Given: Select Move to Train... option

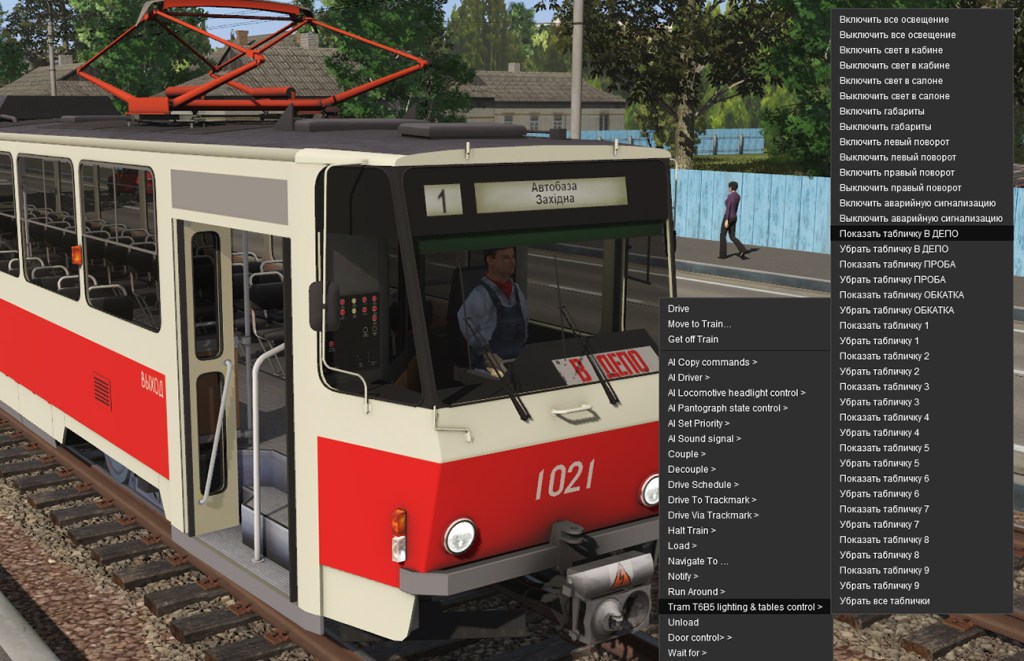Looking at the screenshot, I should [699, 324].
